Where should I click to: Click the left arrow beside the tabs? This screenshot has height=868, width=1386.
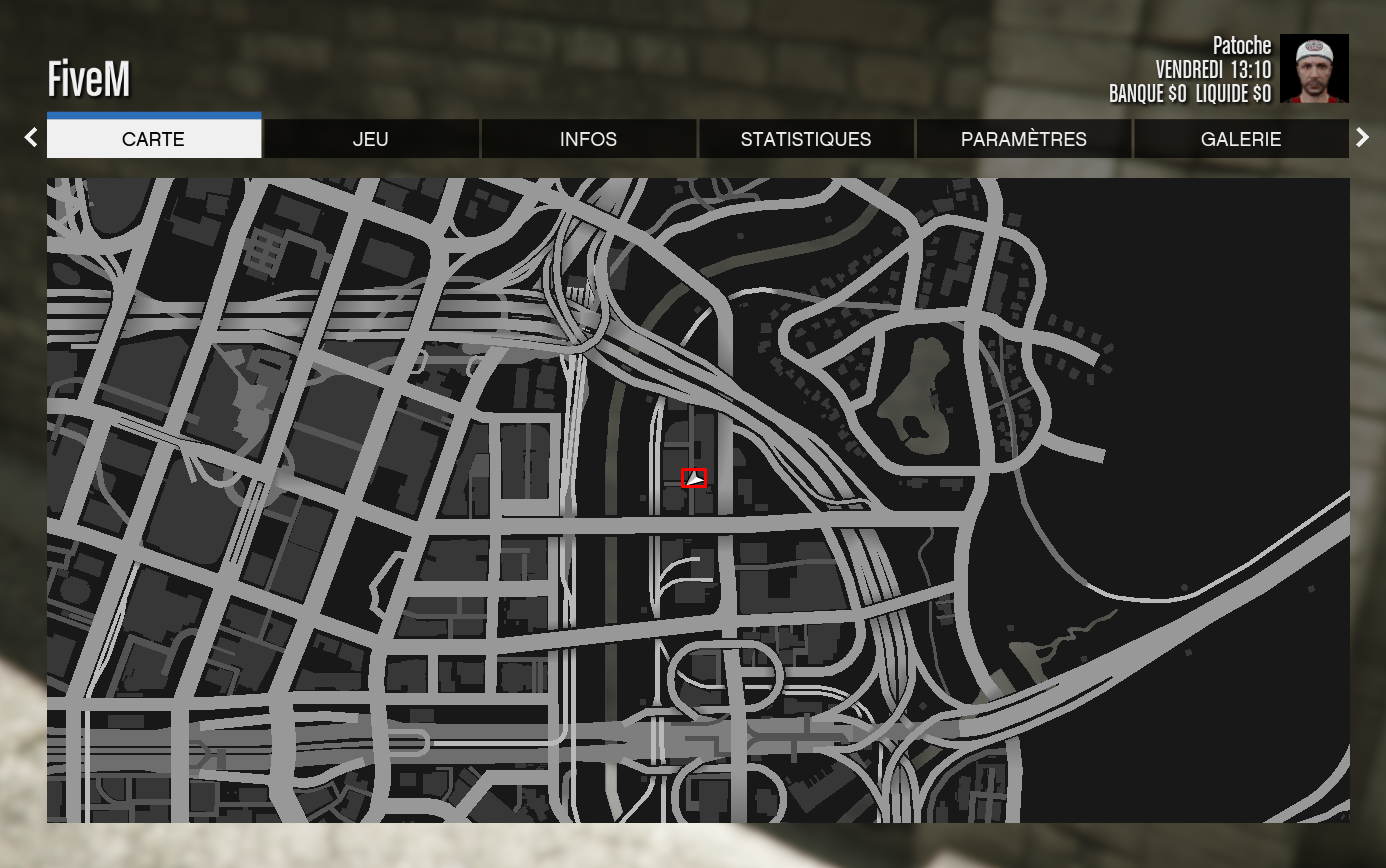click(31, 138)
